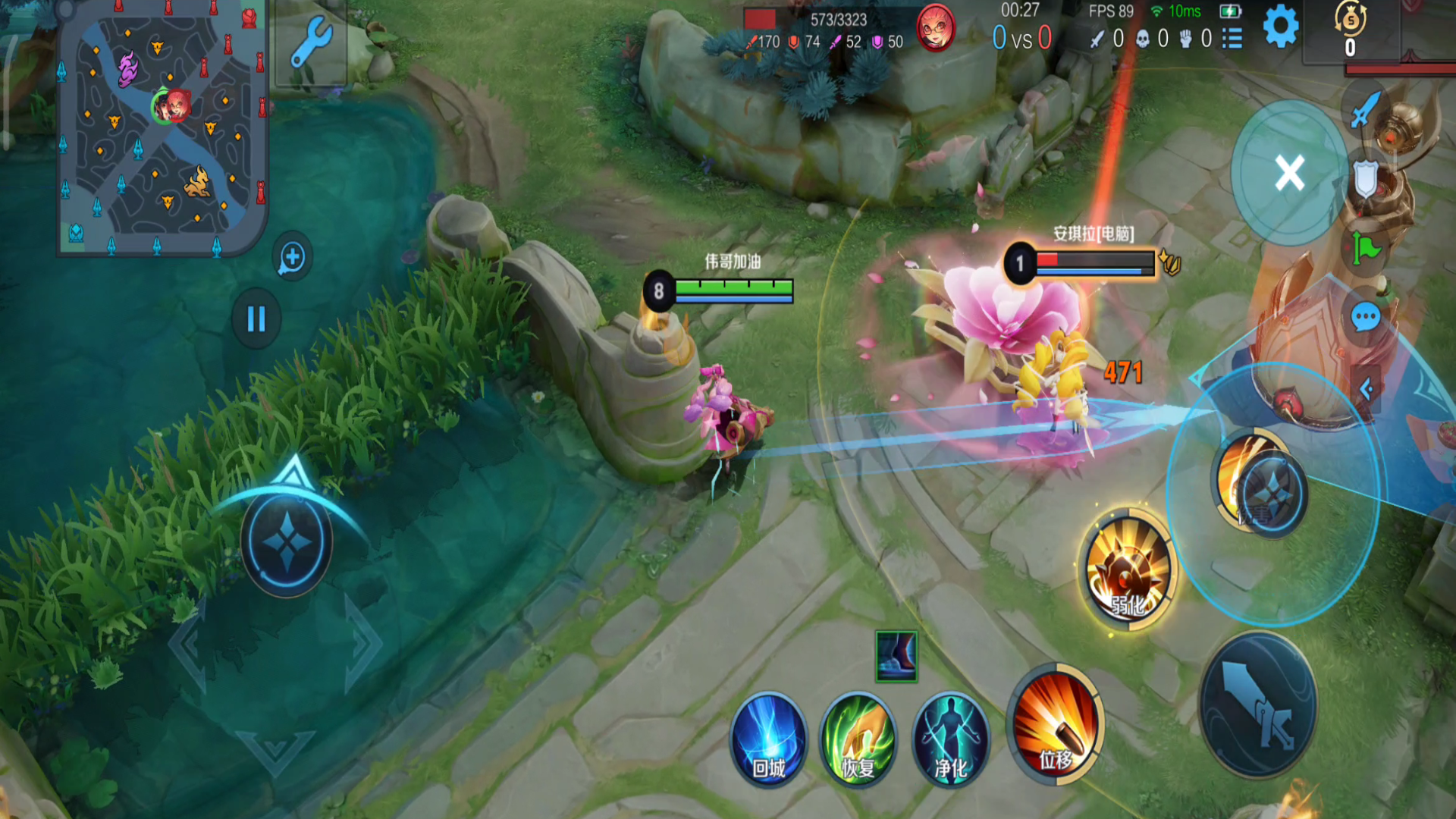1456x819 pixels.
Task: Click the magnifier plus zoom button
Action: click(x=292, y=258)
